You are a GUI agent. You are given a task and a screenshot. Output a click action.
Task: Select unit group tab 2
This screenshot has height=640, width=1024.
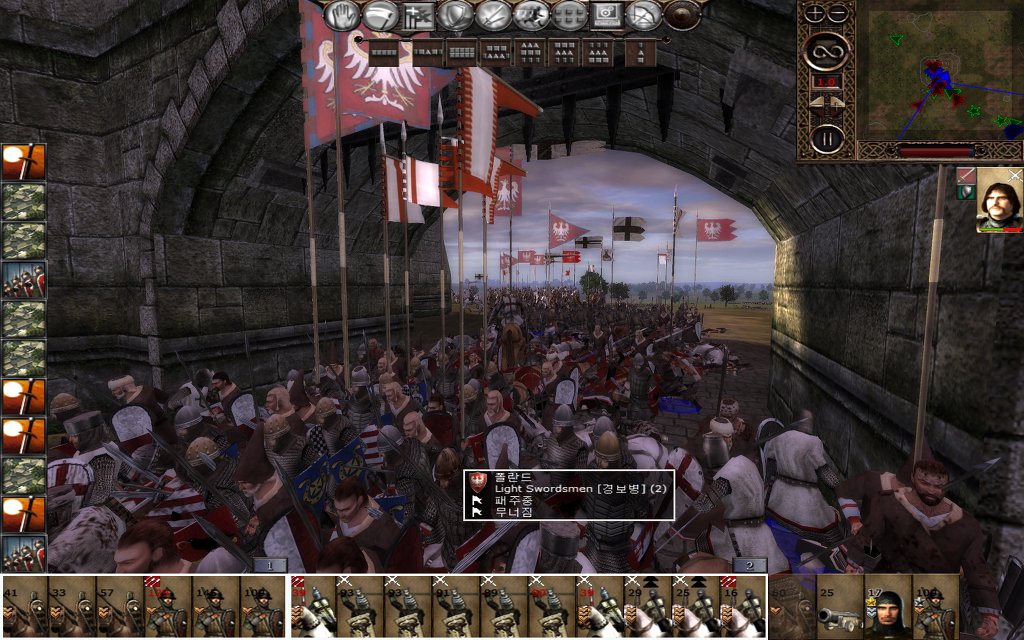point(750,565)
